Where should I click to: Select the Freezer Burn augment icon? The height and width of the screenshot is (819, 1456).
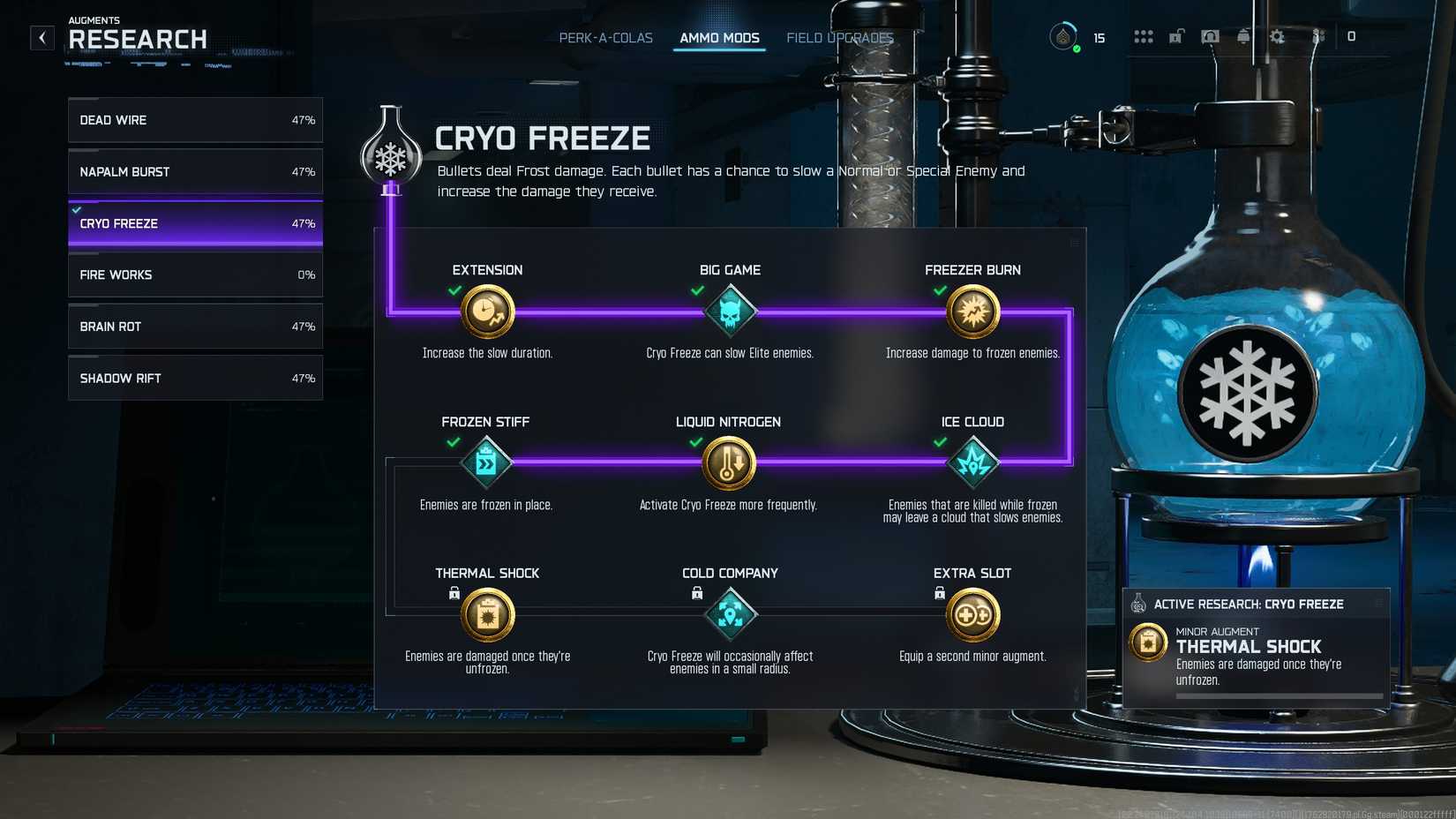[972, 311]
